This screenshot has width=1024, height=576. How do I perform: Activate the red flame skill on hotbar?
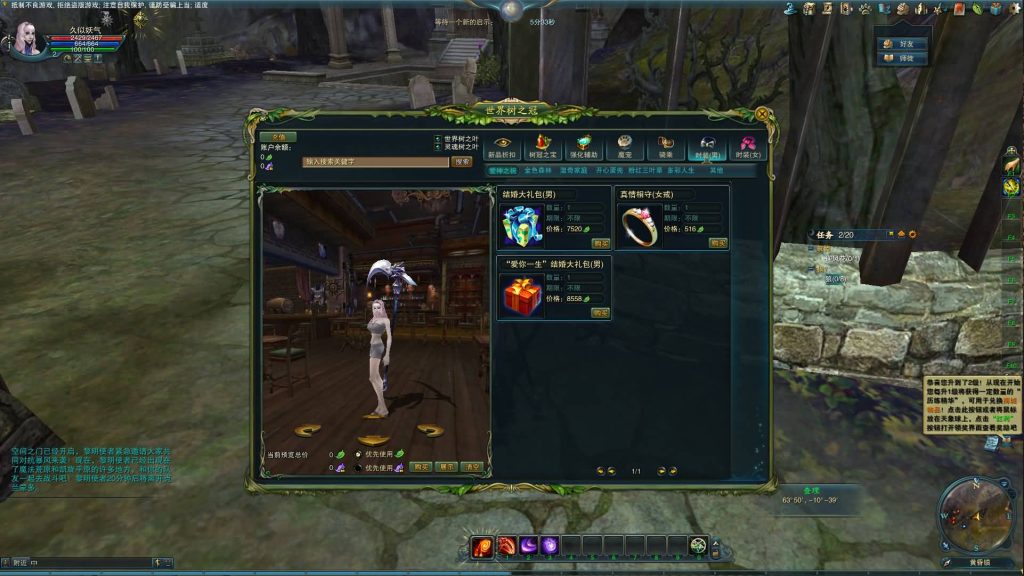[x=483, y=546]
